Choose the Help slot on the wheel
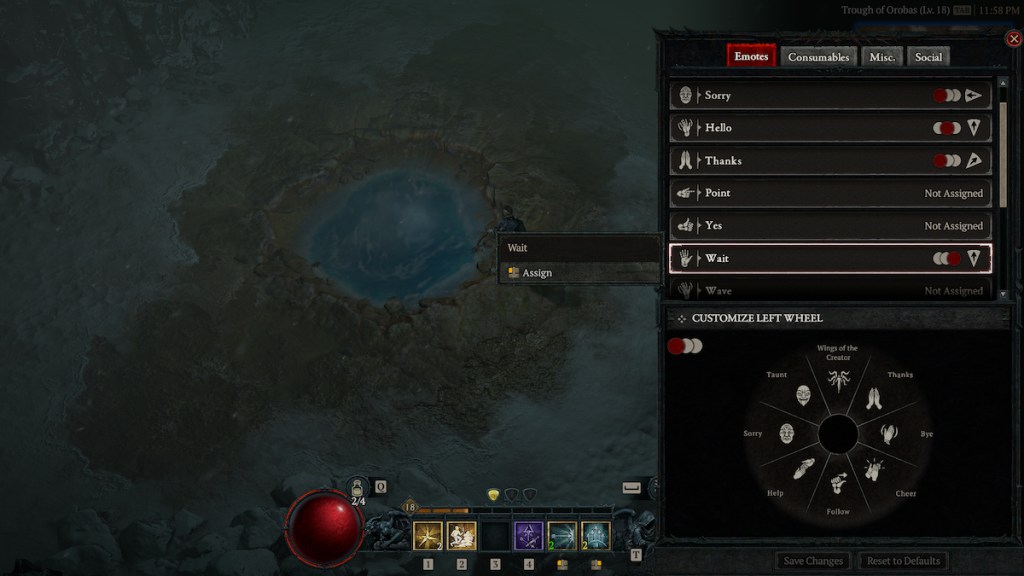The image size is (1024, 576). (x=804, y=470)
